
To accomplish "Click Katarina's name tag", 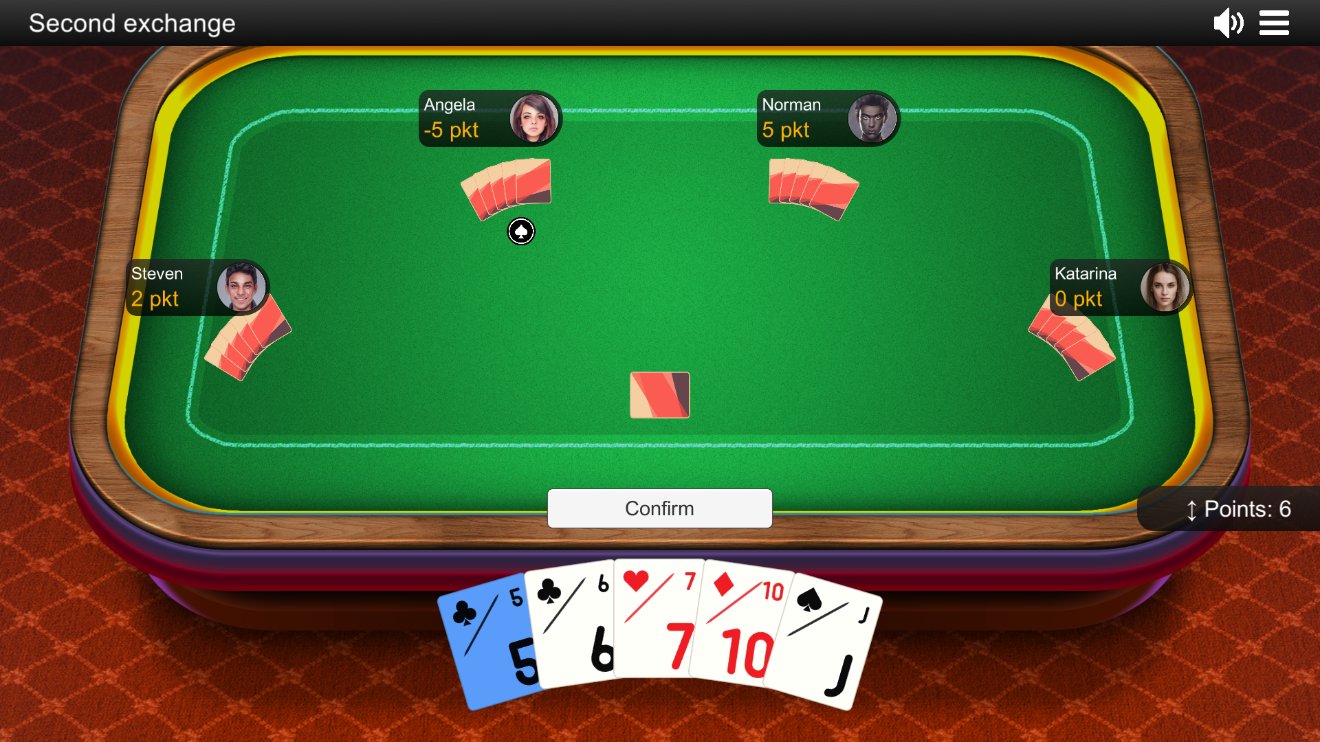I will tap(1083, 272).
